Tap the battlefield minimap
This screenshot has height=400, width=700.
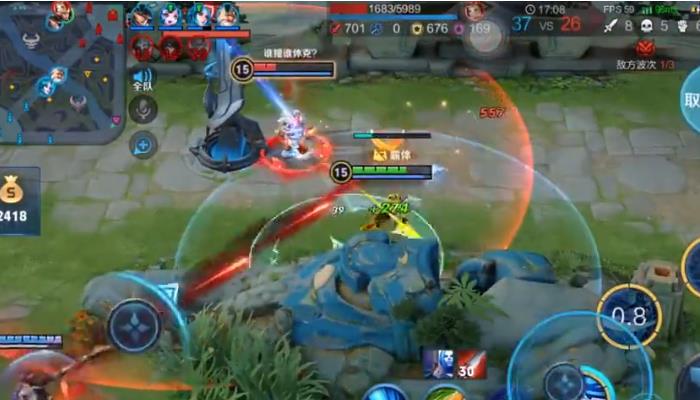point(62,70)
